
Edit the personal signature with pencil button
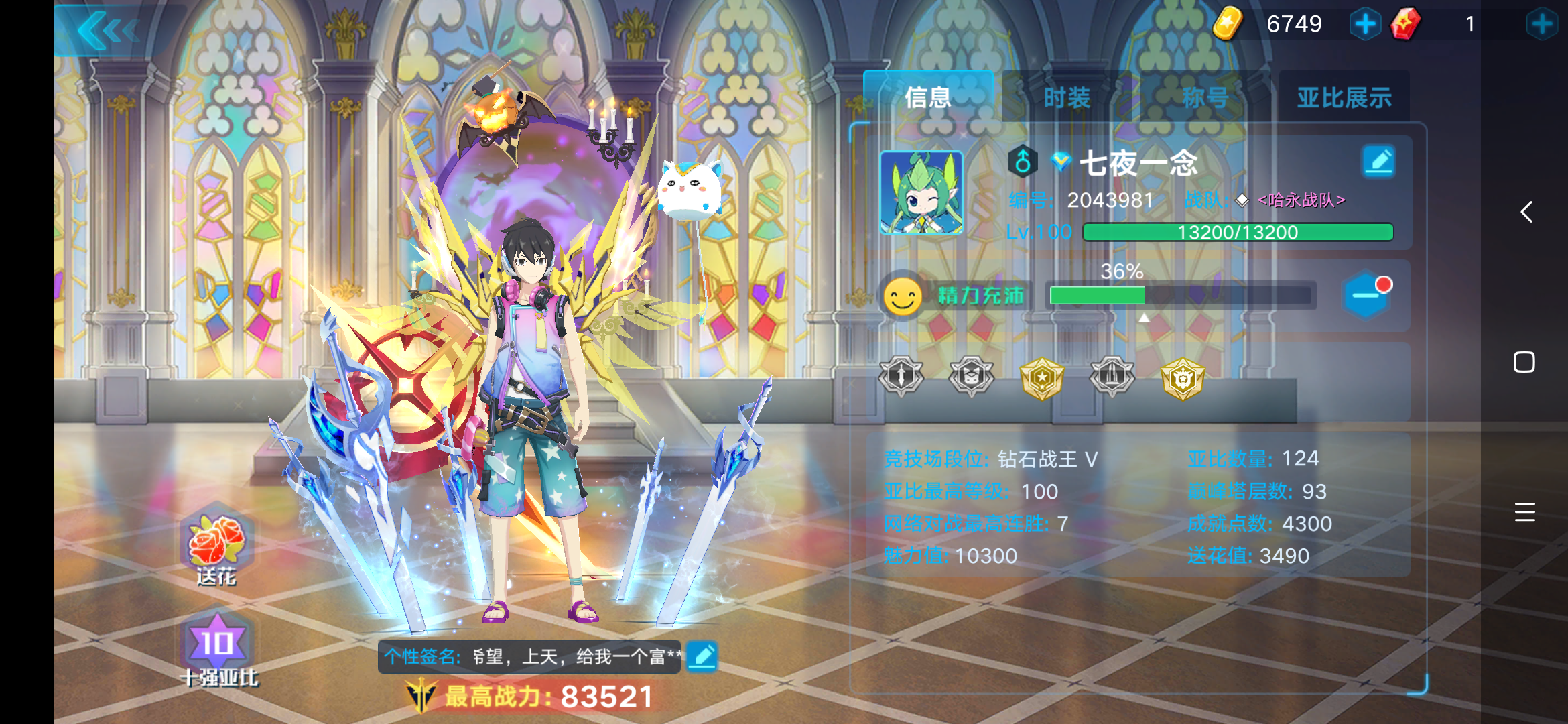[701, 658]
